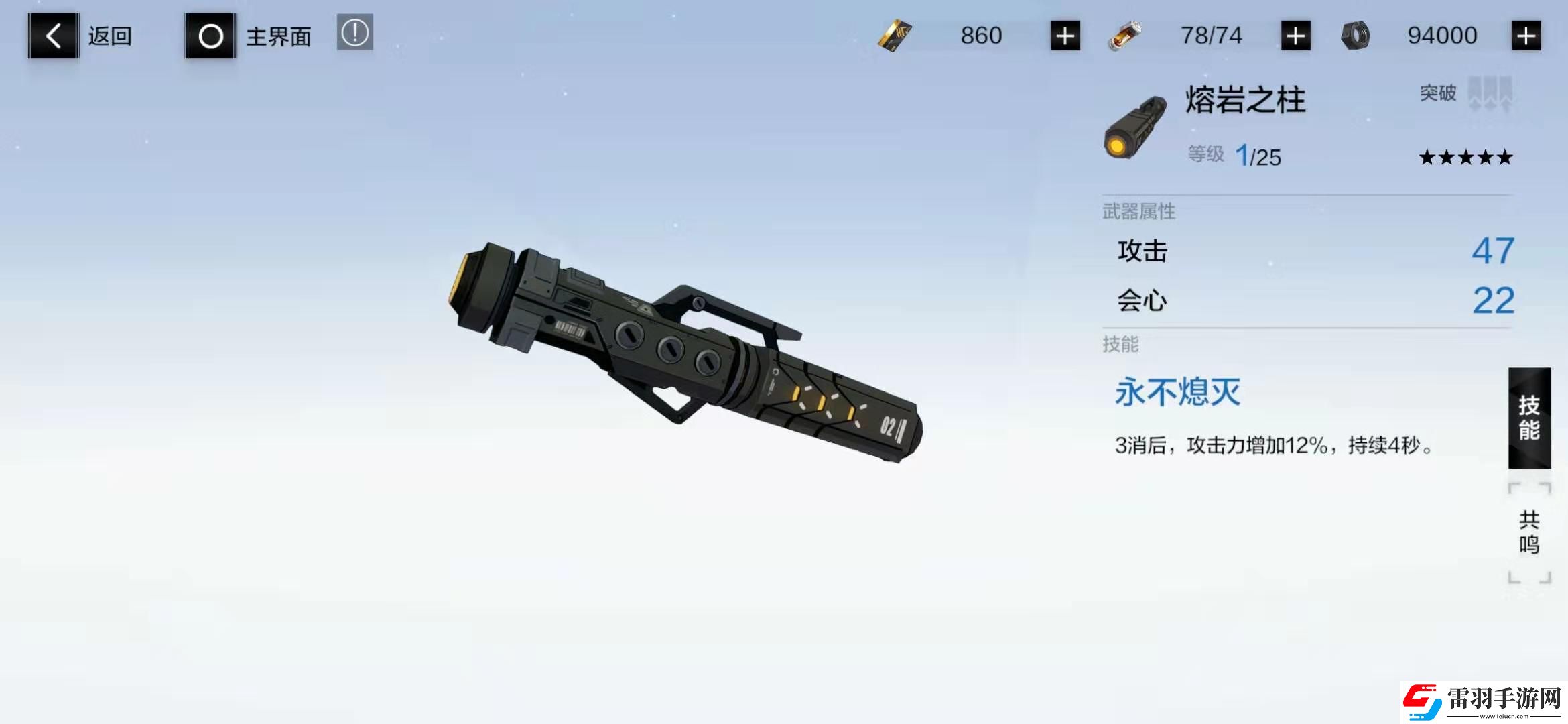Switch to the 技能 tab

click(x=1528, y=417)
